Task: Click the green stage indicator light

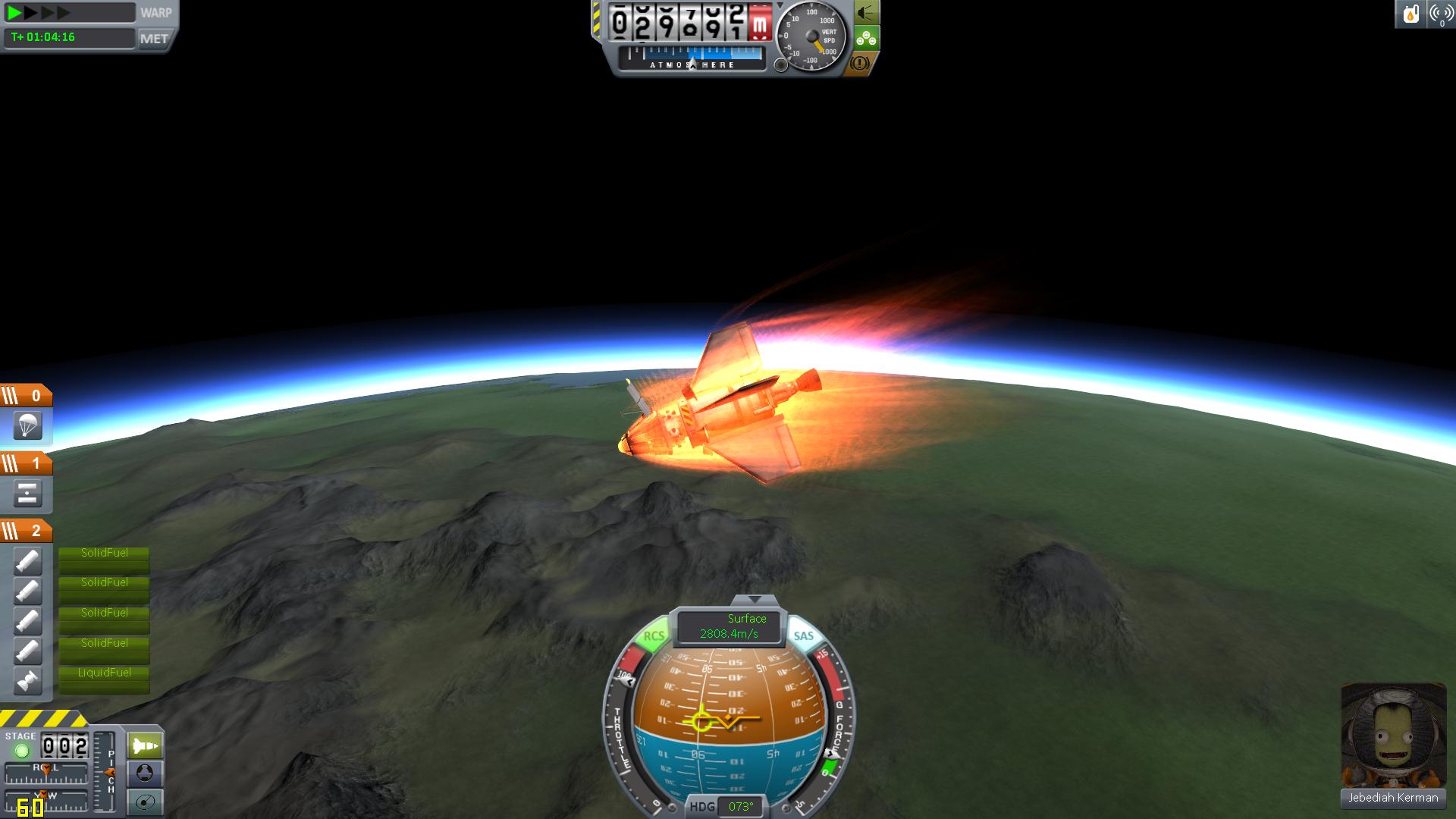Action: pyautogui.click(x=21, y=751)
